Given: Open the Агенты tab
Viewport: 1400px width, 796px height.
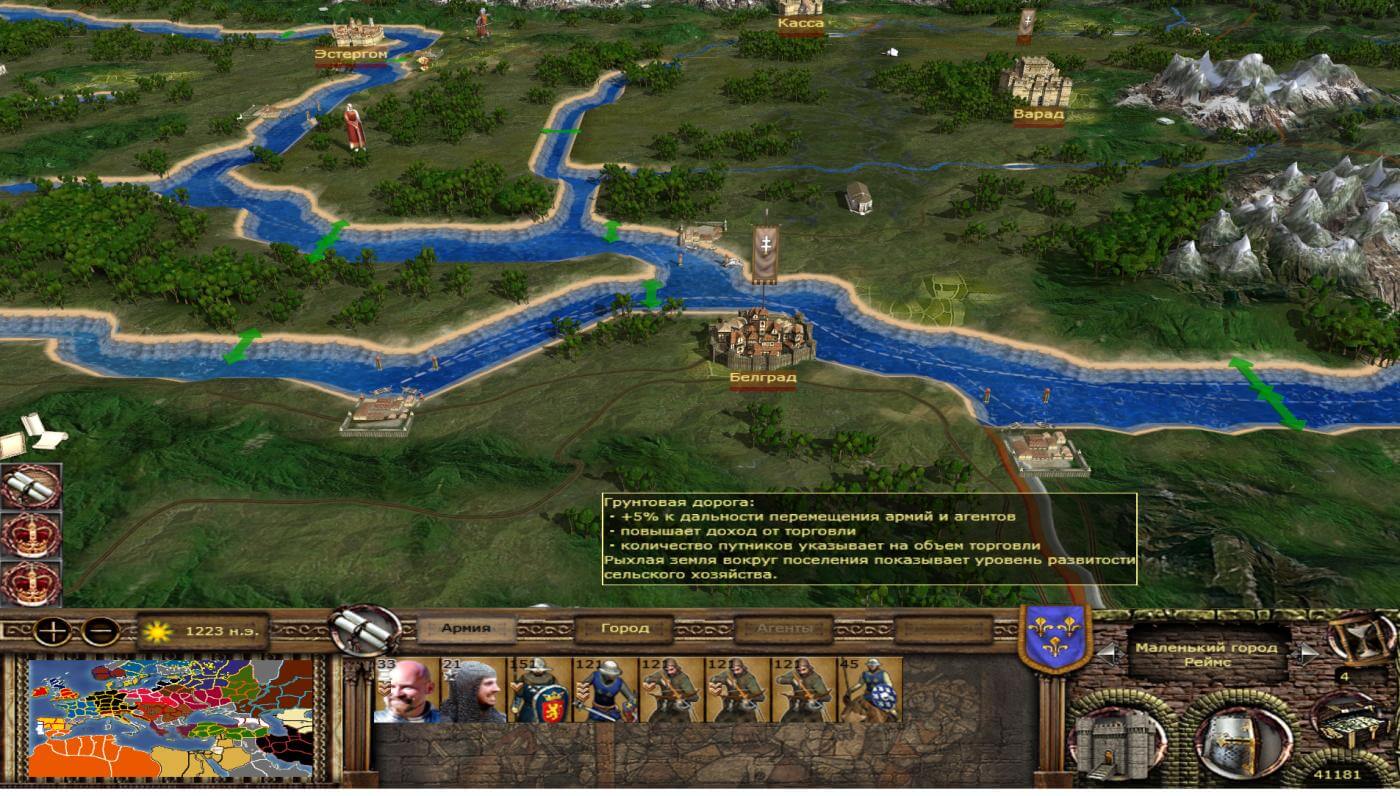Looking at the screenshot, I should tap(783, 629).
